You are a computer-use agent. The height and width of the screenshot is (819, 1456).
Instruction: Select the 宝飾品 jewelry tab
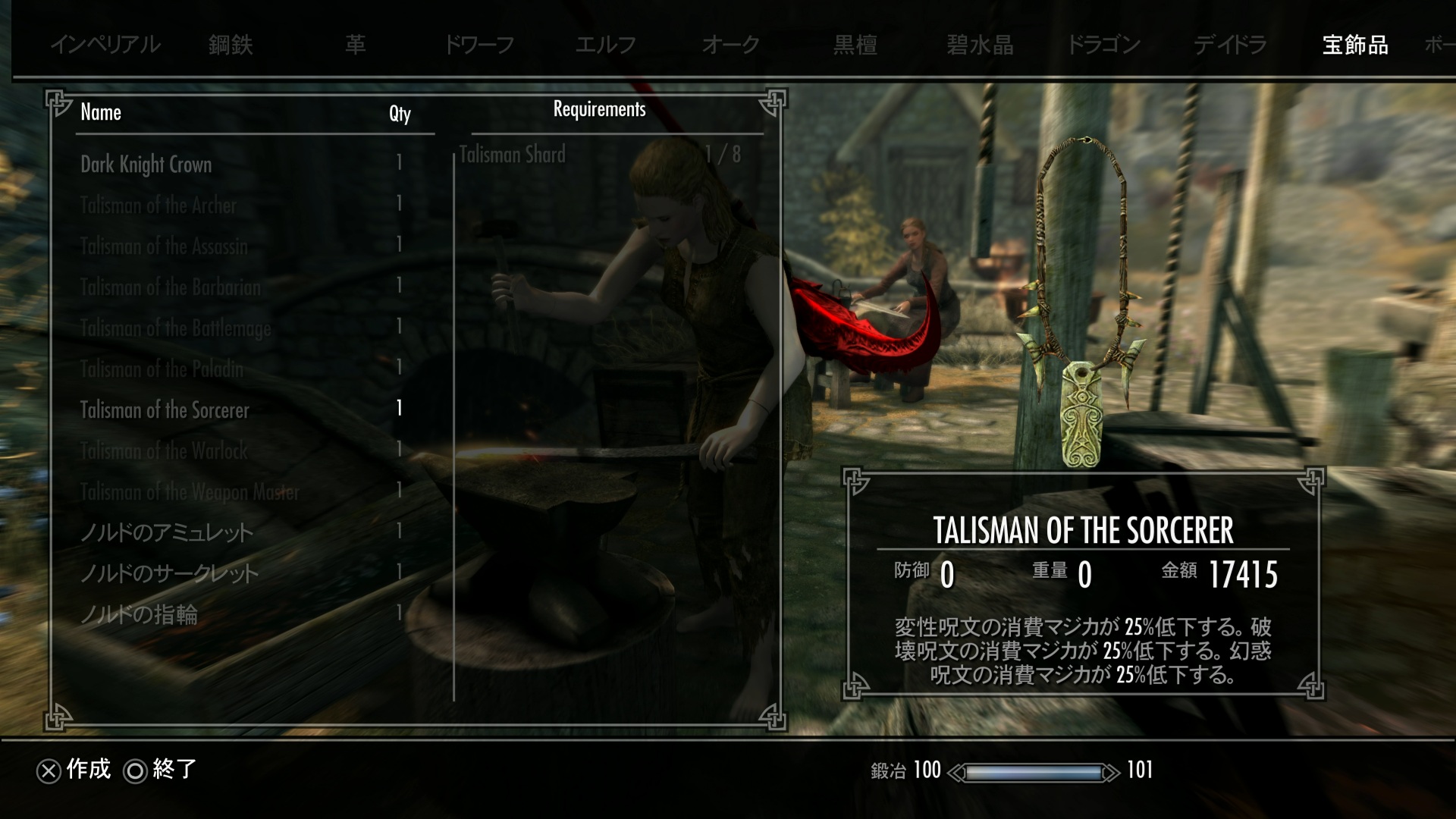point(1355,45)
